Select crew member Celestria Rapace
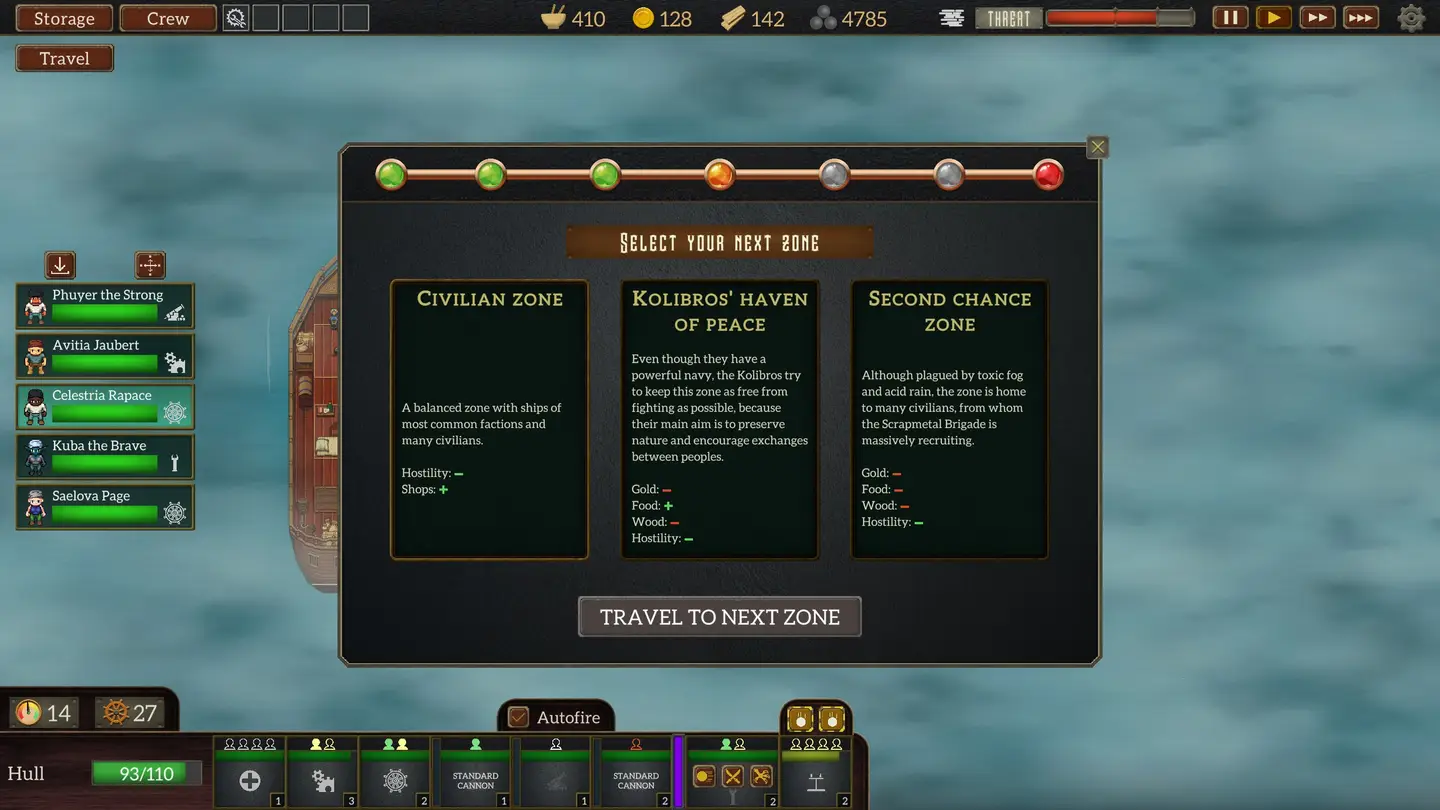Viewport: 1440px width, 810px height. pos(105,406)
